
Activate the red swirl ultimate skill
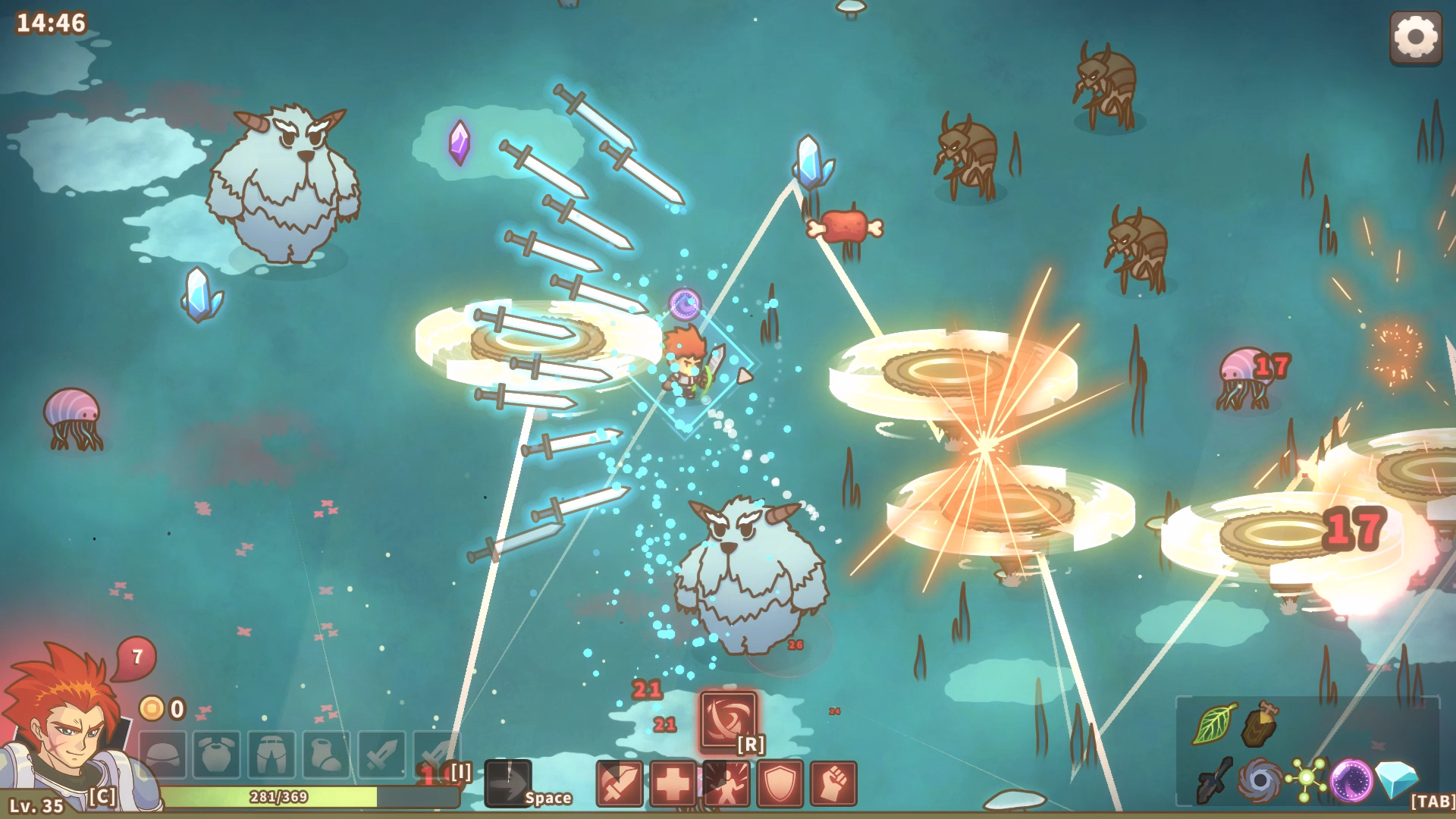point(728,719)
